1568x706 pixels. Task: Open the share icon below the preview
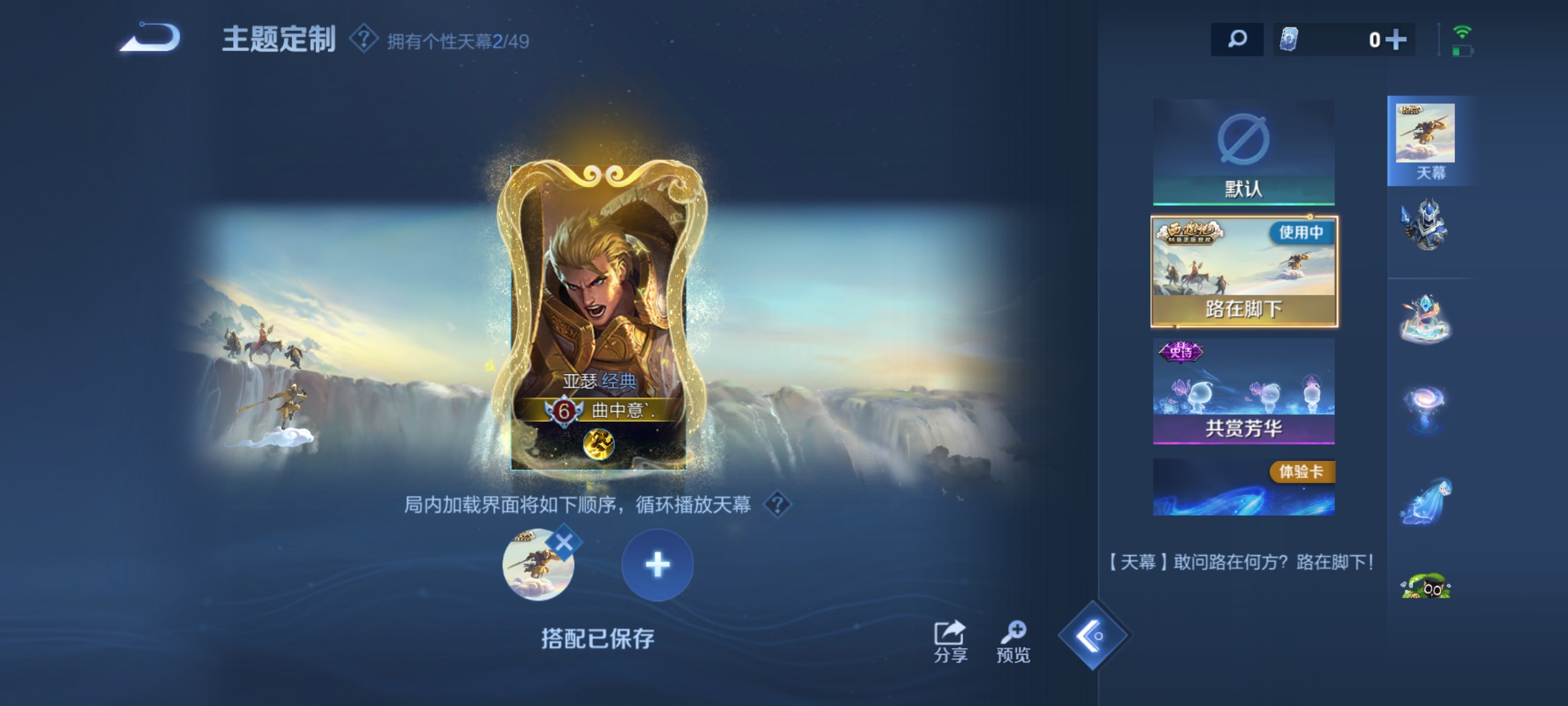(949, 633)
